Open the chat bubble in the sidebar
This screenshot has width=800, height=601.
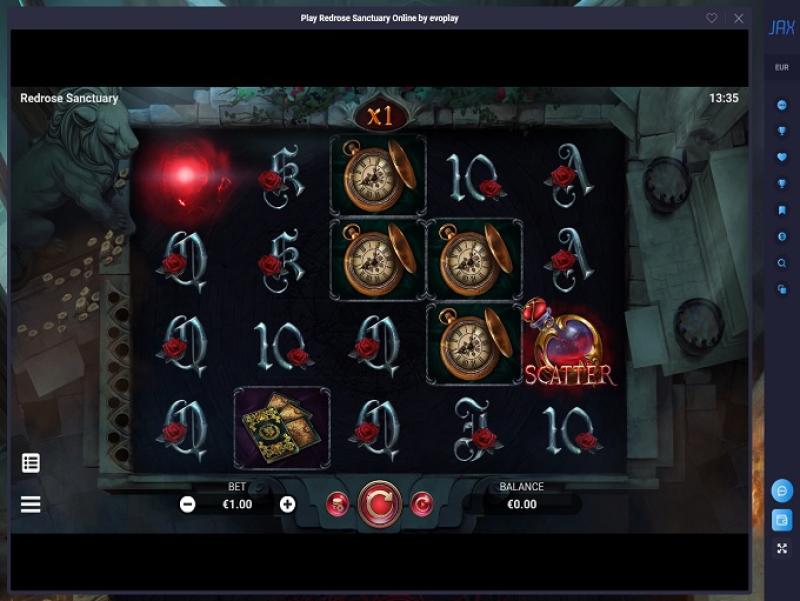(x=782, y=491)
